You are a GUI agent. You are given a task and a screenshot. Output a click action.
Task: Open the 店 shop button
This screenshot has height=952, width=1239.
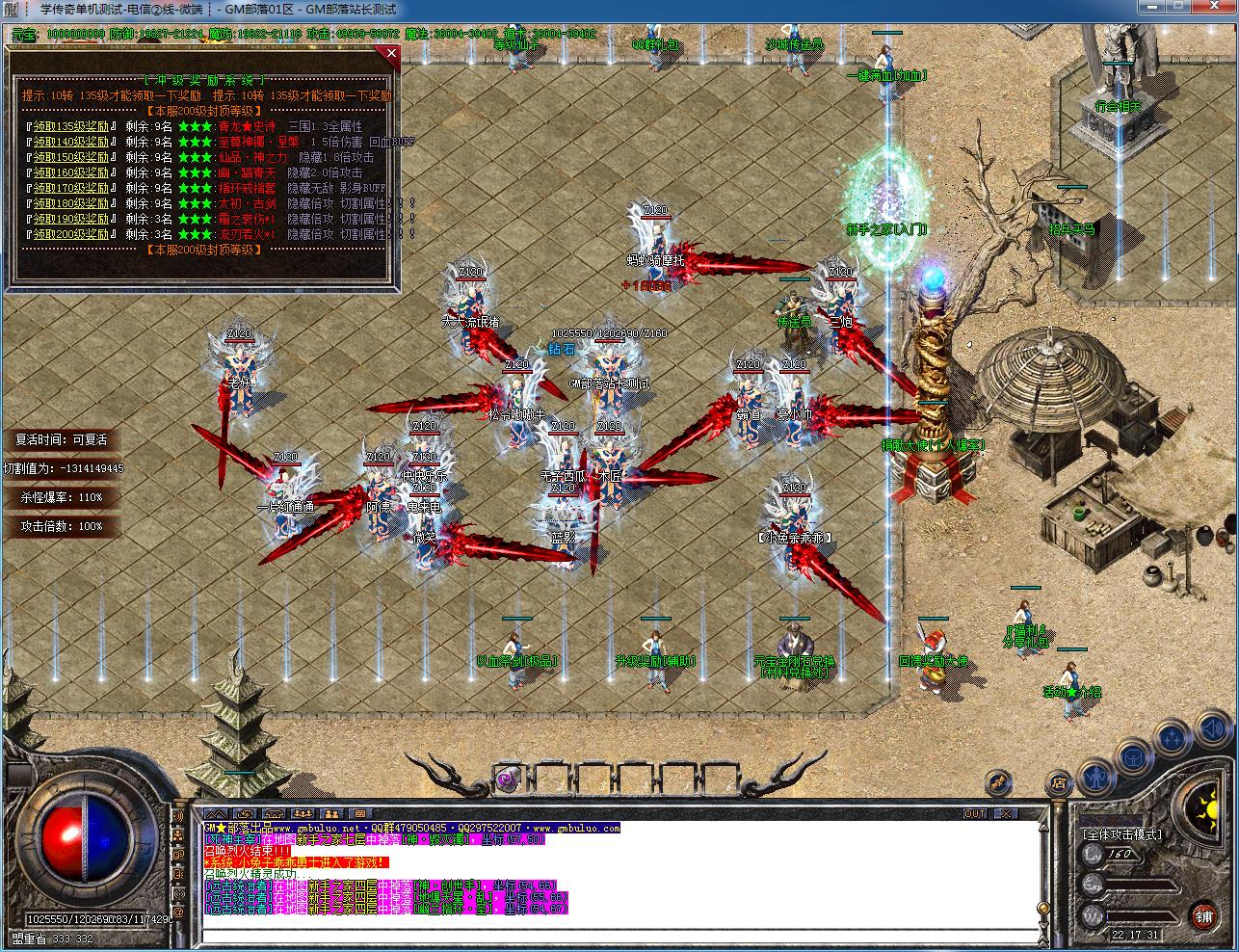pos(1059,781)
